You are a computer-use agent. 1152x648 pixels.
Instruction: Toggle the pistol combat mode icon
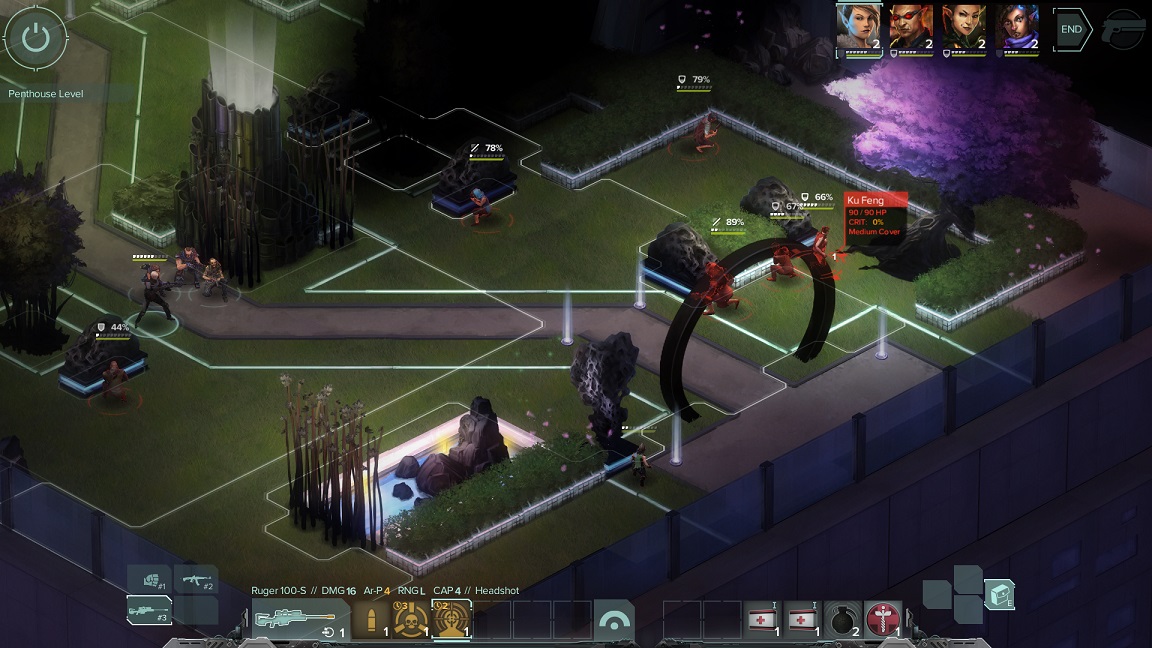[1124, 30]
